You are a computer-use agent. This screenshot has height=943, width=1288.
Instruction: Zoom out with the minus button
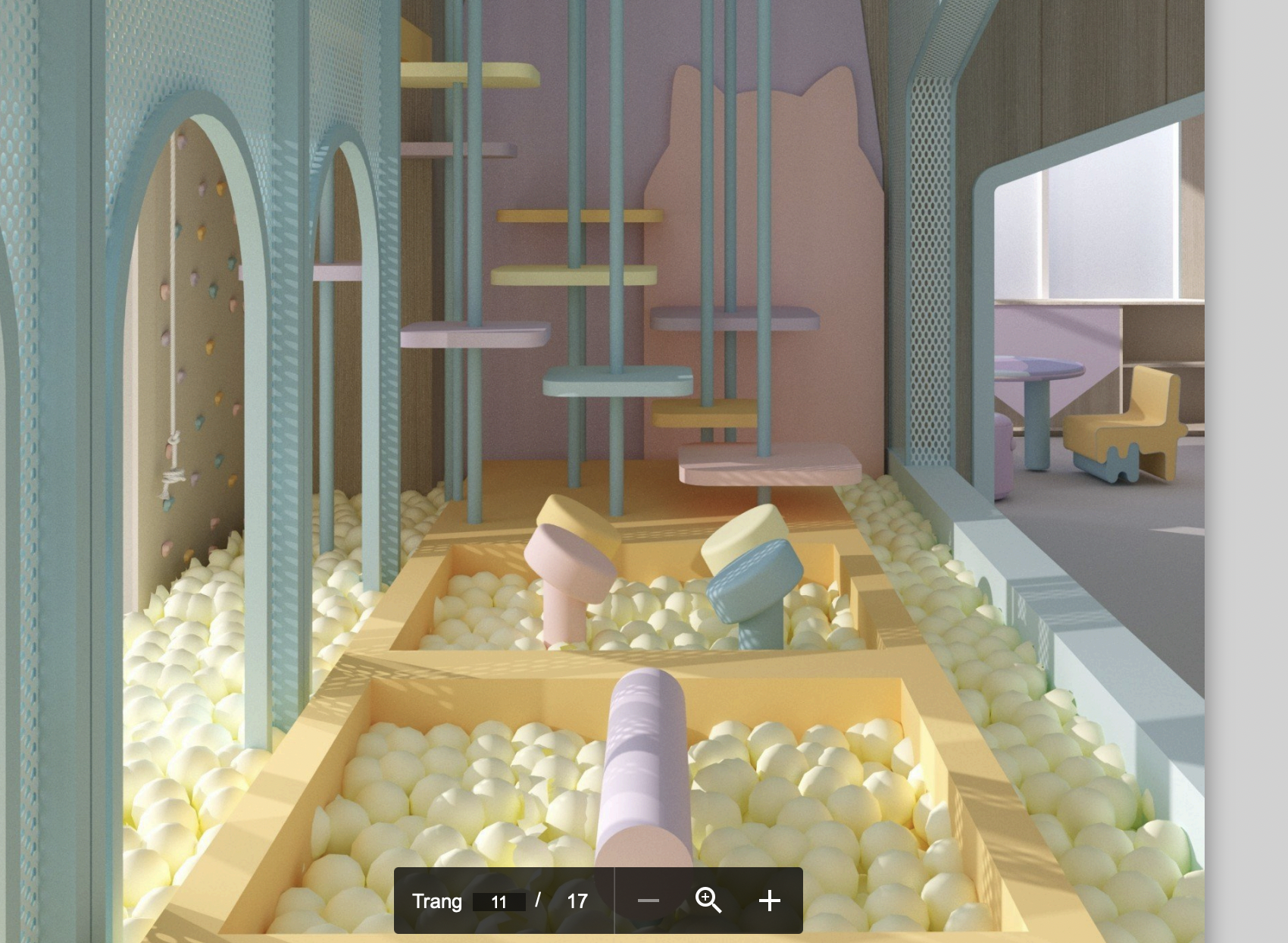(649, 901)
